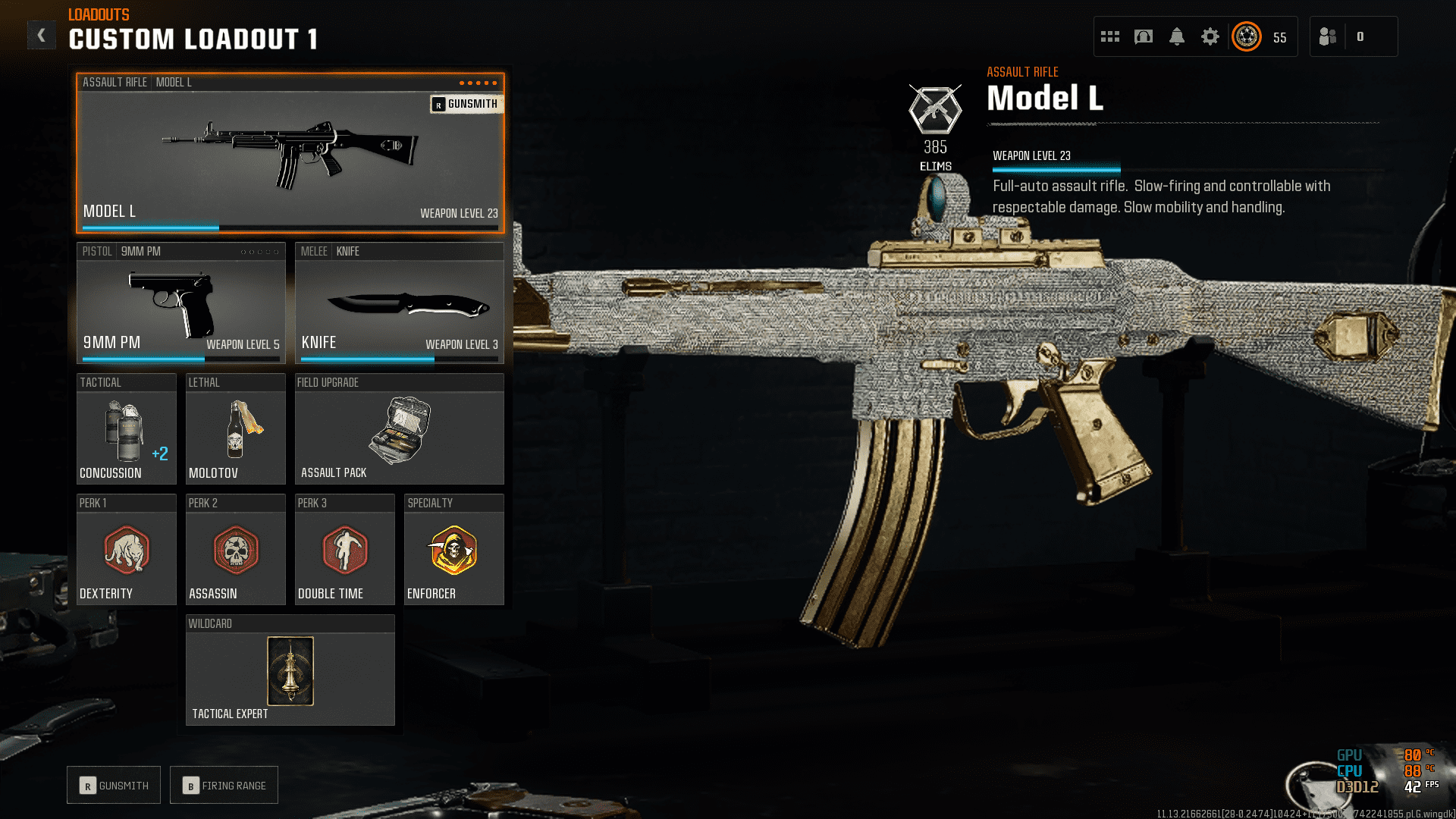Open the Double Time perk 3 slot
Image resolution: width=1456 pixels, height=819 pixels.
pyautogui.click(x=344, y=550)
